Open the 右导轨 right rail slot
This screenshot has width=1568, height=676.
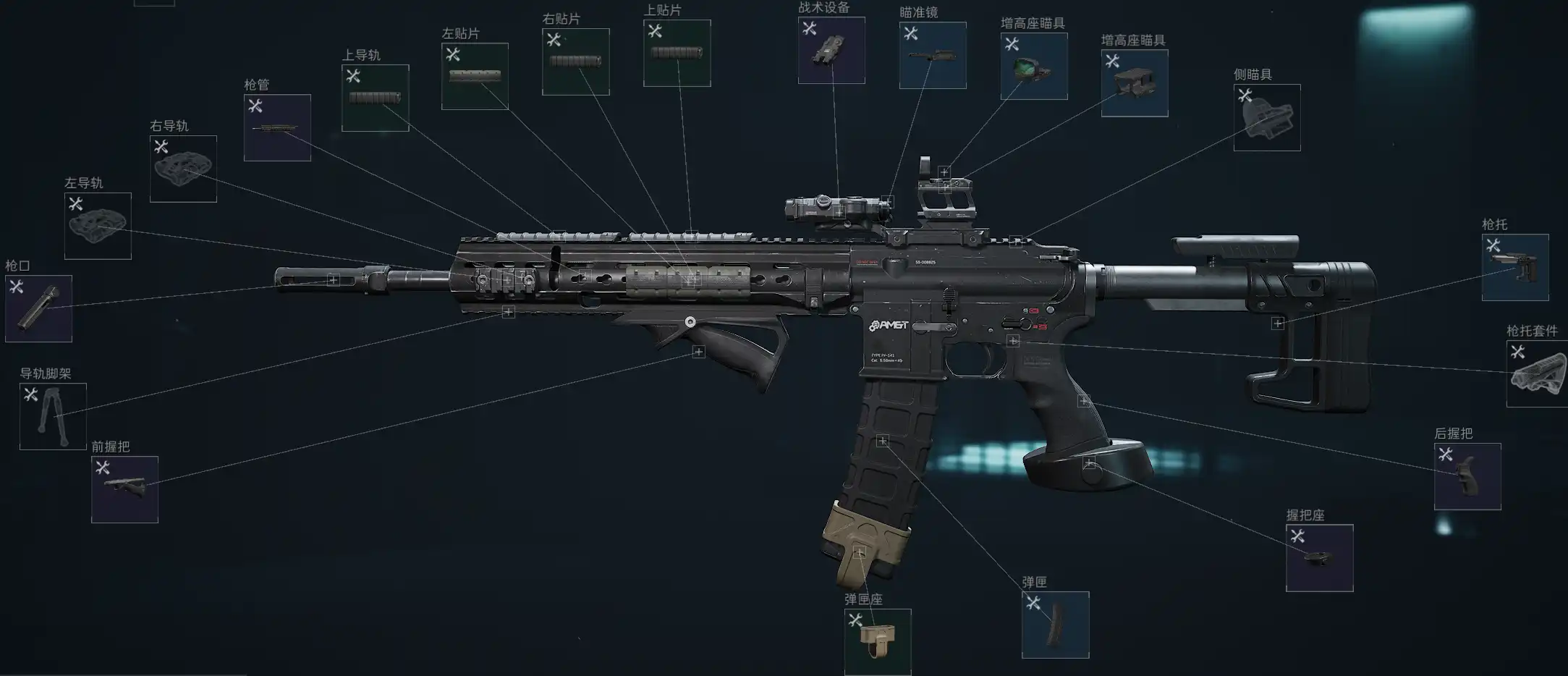[x=183, y=169]
